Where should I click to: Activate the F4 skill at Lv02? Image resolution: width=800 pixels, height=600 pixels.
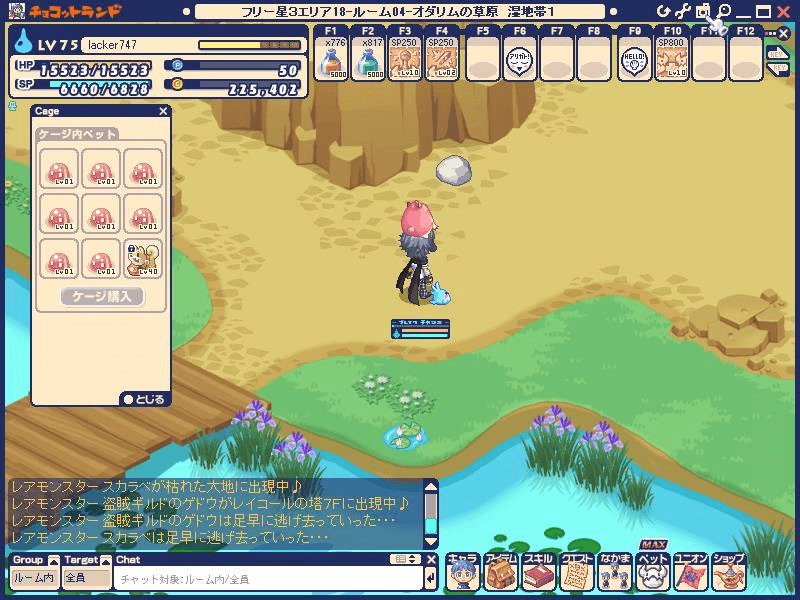(x=442, y=64)
